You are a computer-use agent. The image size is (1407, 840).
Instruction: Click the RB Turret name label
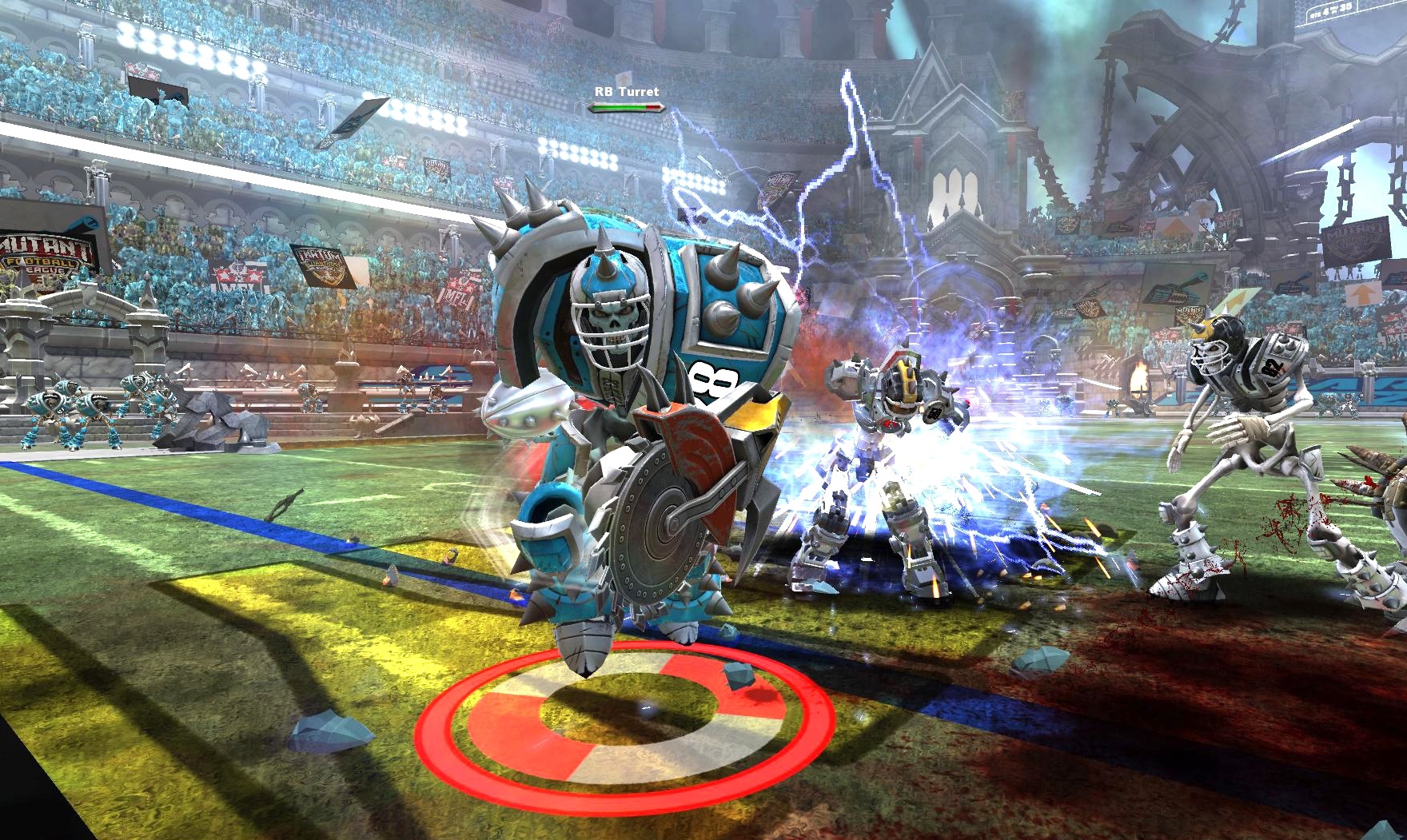628,92
